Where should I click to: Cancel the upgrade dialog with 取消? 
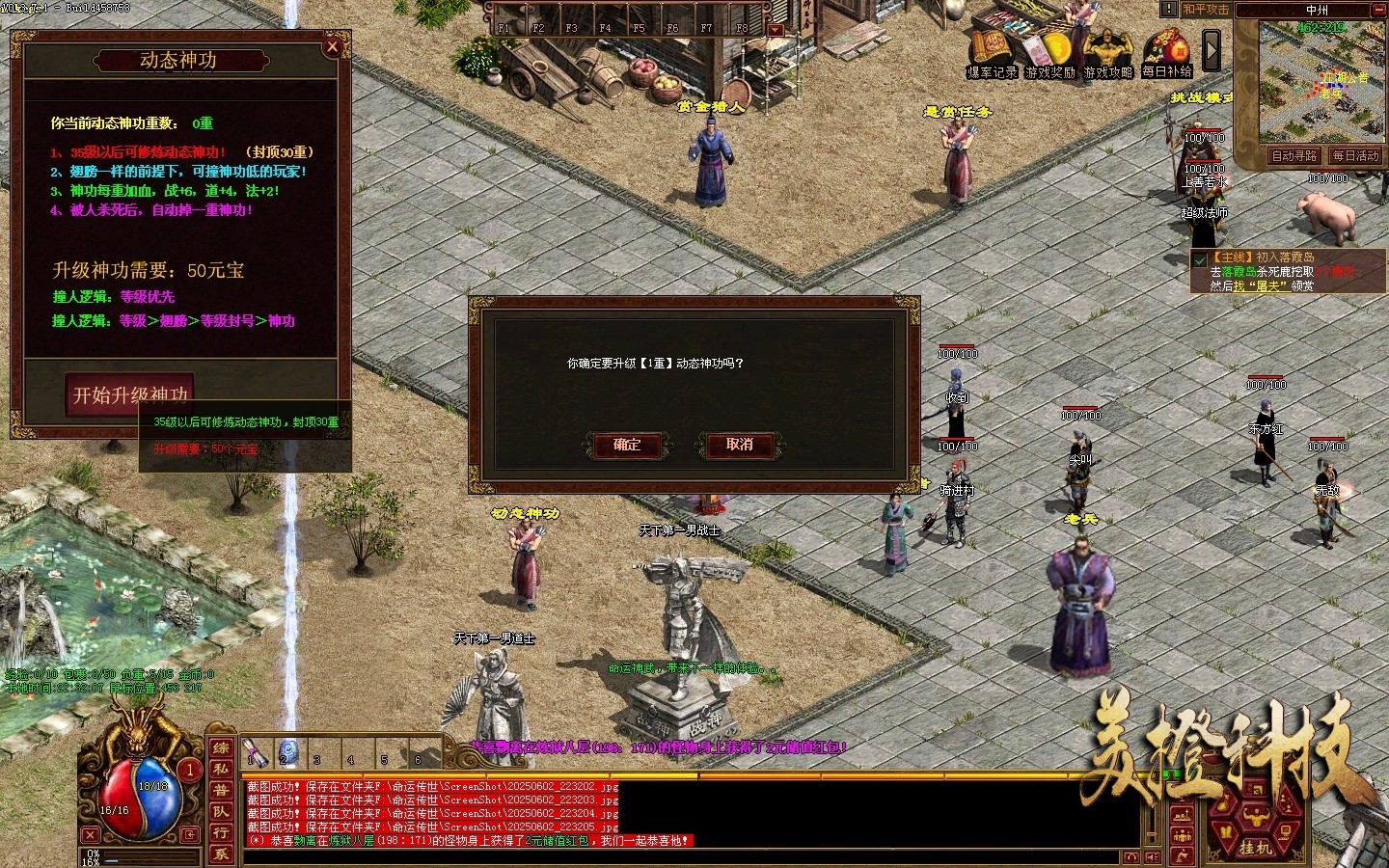[739, 445]
